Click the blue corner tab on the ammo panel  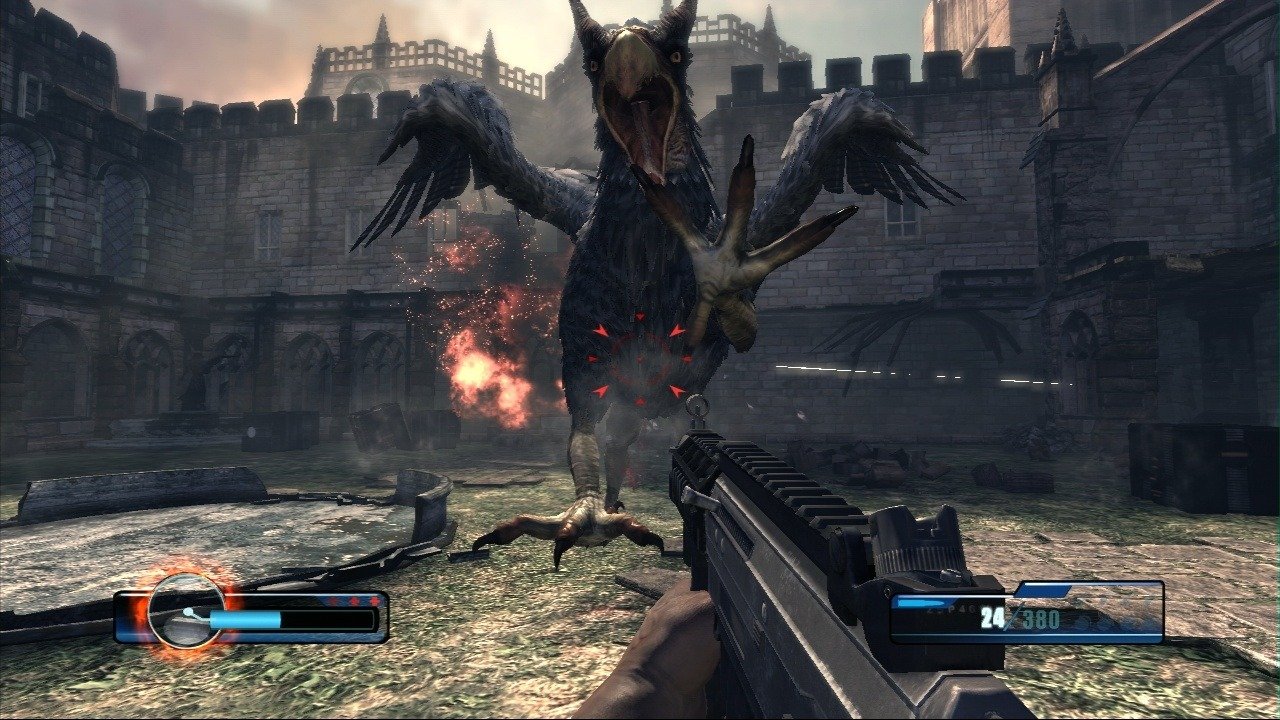point(1042,591)
